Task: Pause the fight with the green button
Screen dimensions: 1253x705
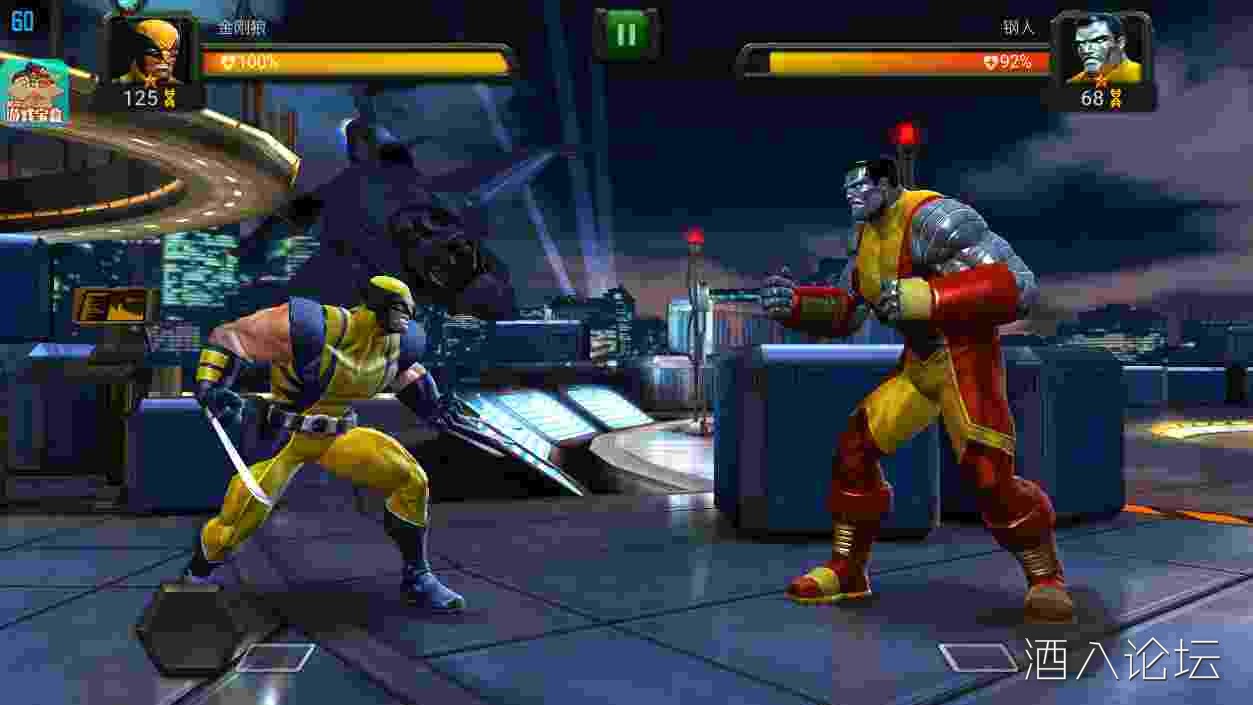Action: point(626,35)
